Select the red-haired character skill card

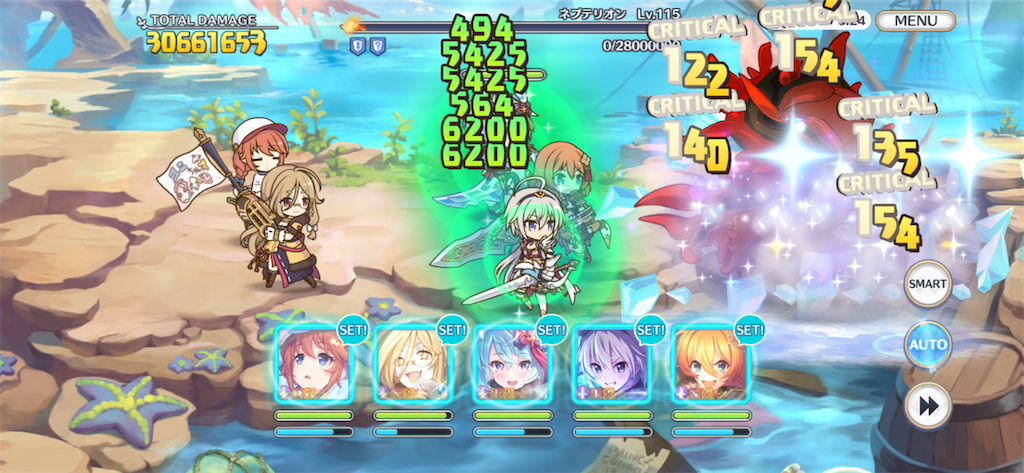pos(313,364)
